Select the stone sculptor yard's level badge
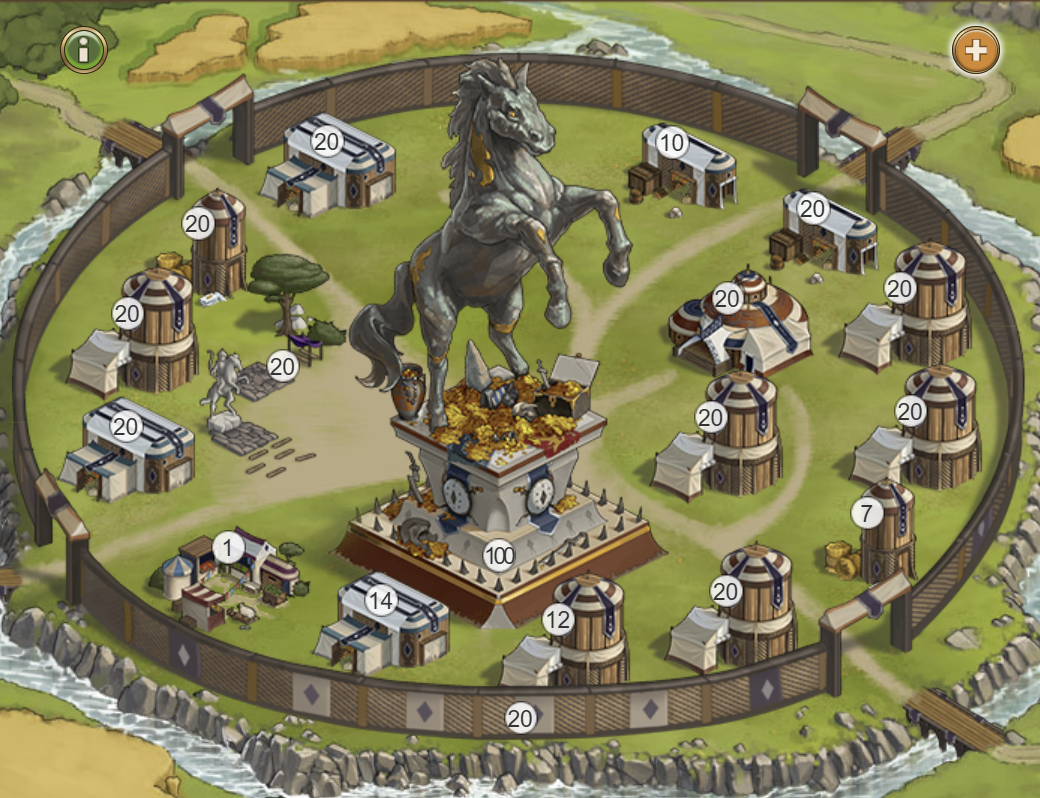 click(283, 367)
